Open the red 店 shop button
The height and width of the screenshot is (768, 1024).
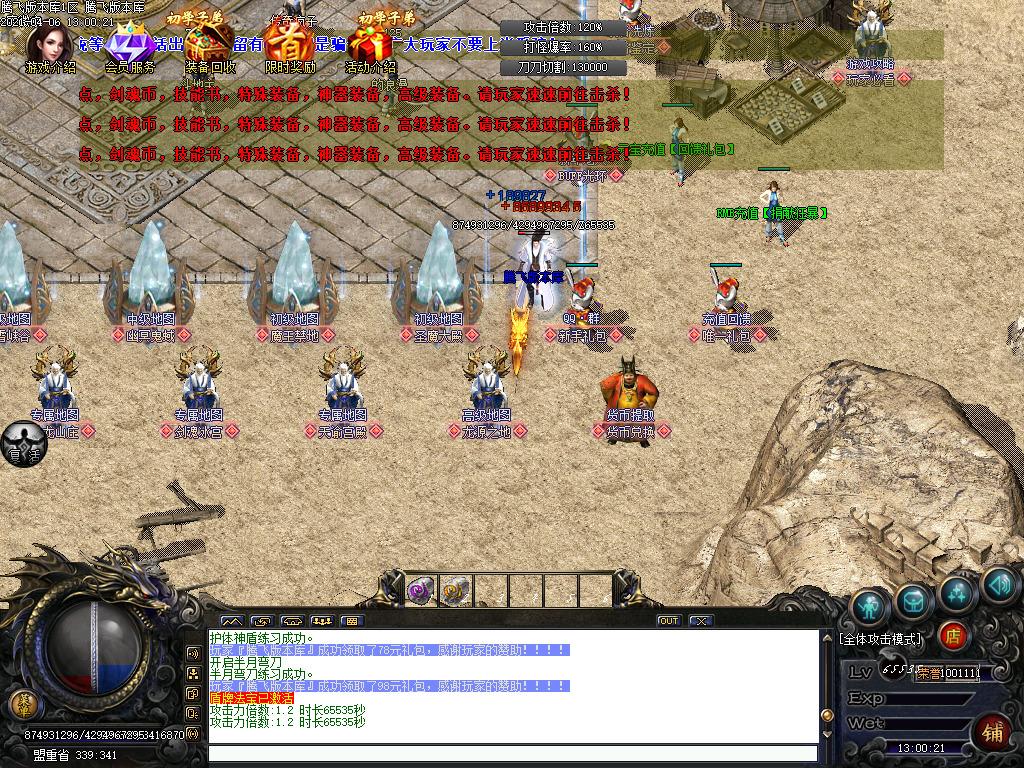(954, 636)
